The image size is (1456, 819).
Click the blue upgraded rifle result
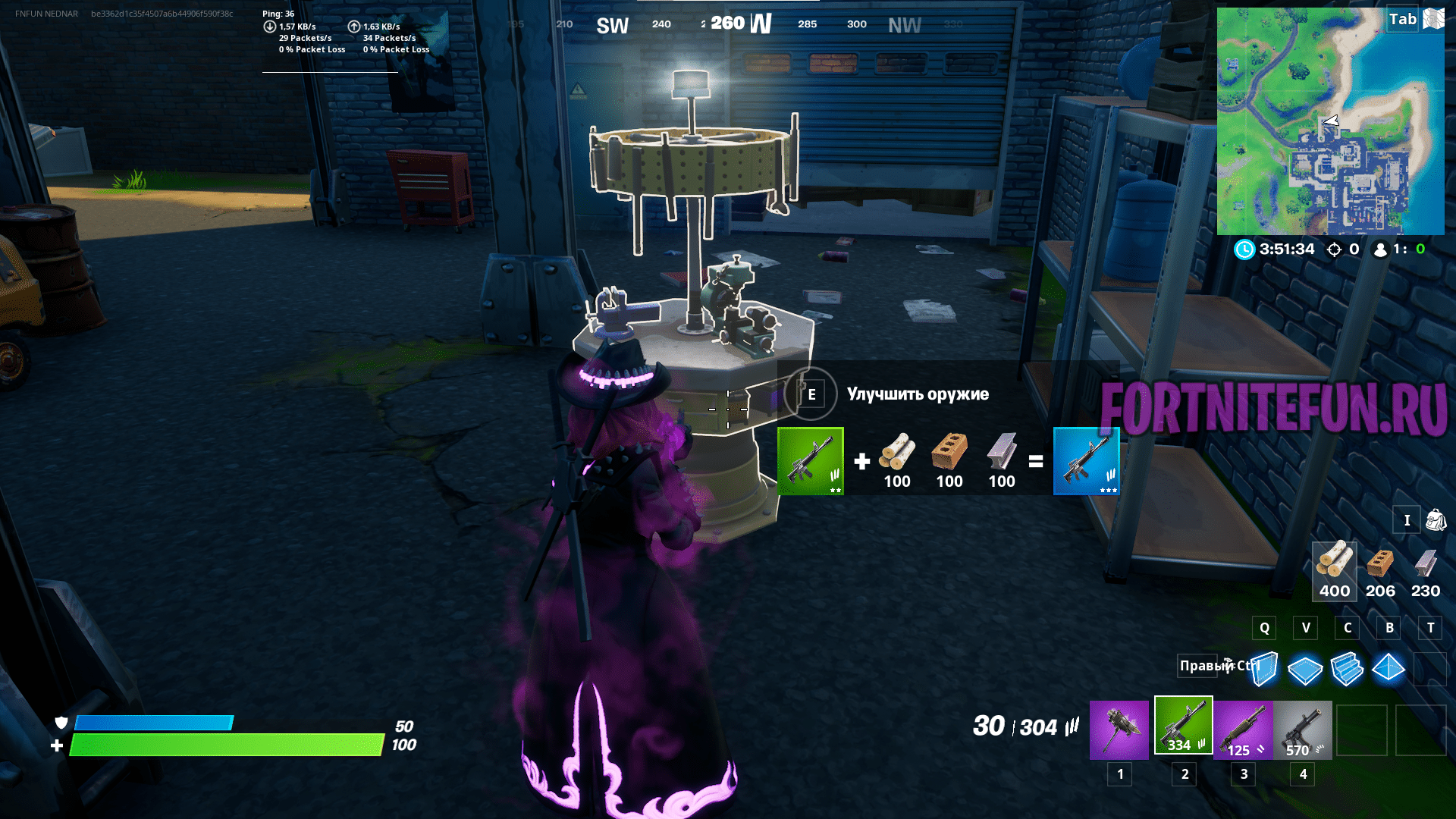(1086, 461)
